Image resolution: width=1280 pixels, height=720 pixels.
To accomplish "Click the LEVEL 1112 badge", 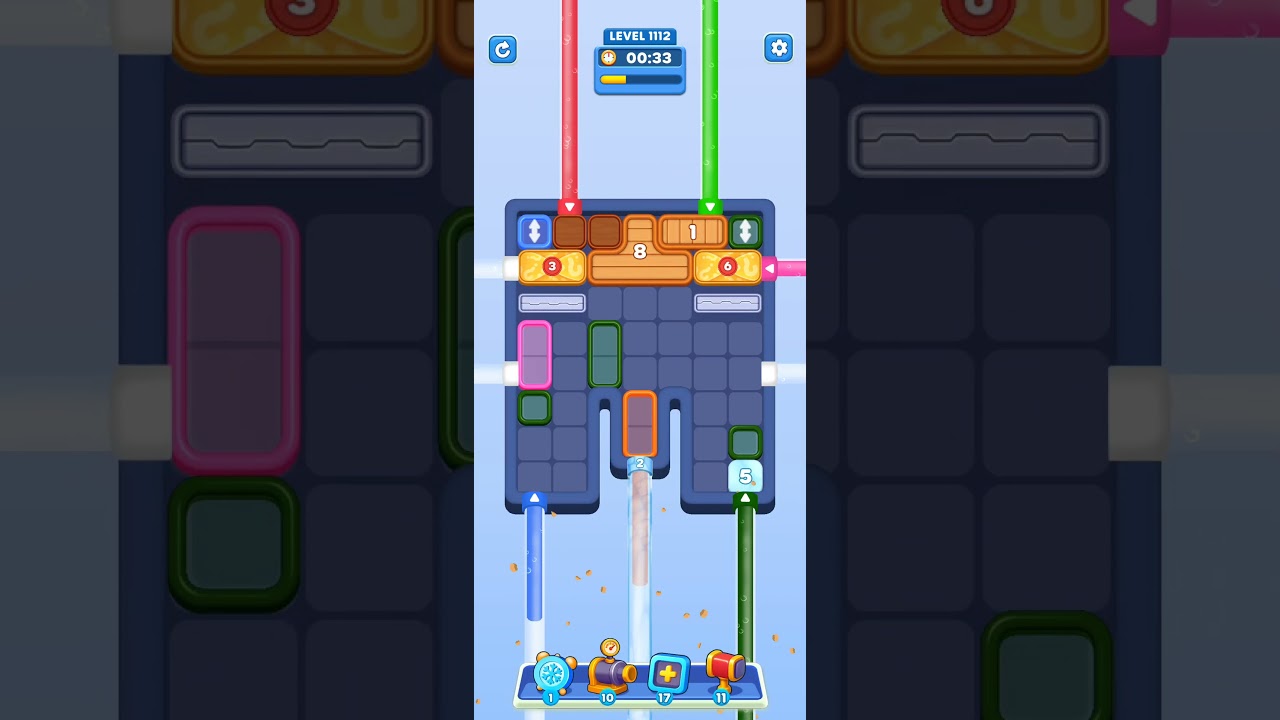I will [x=640, y=35].
